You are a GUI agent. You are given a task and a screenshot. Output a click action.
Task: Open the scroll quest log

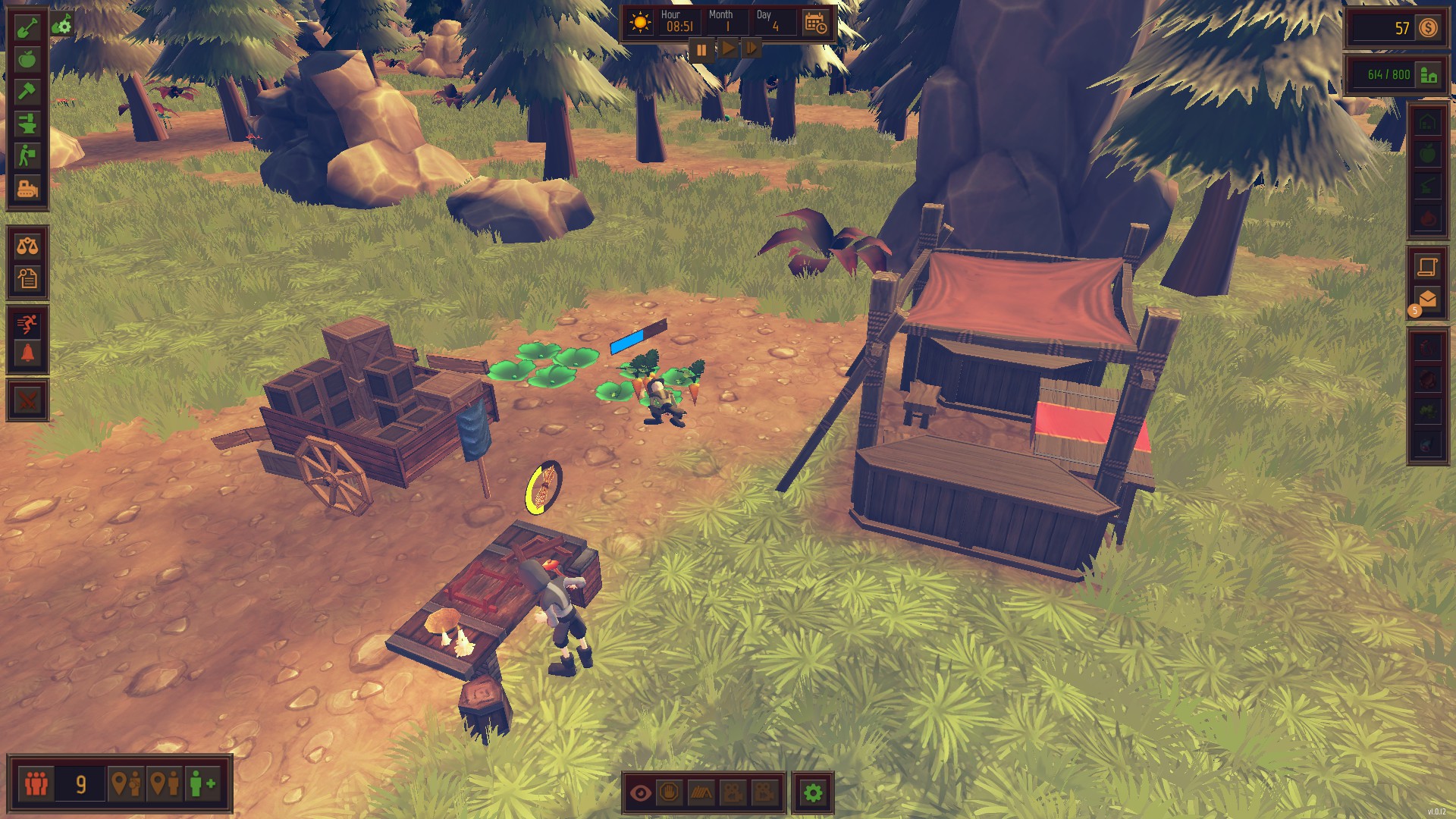coord(1427,266)
